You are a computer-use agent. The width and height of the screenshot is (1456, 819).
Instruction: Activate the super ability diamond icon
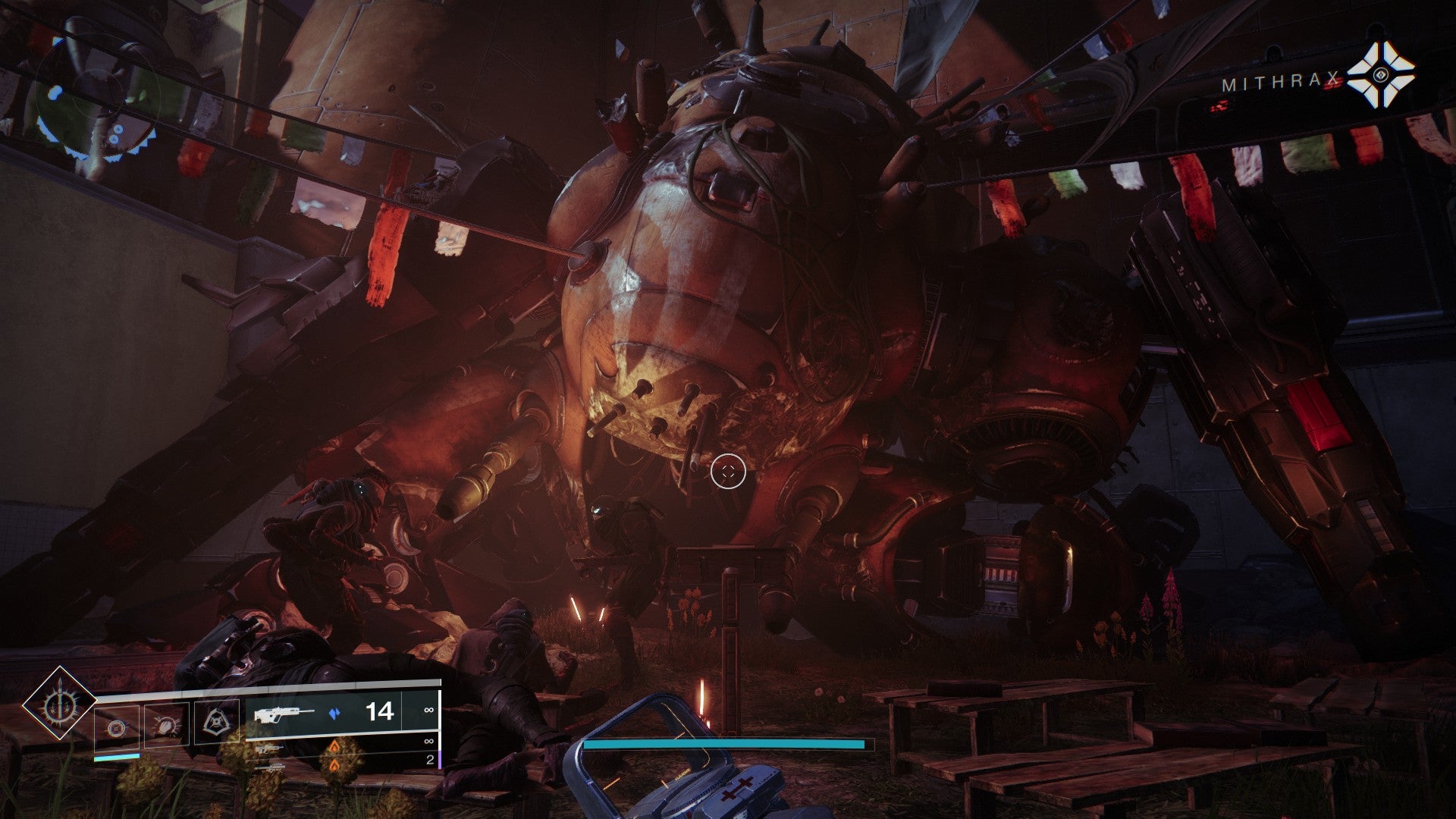pos(59,704)
